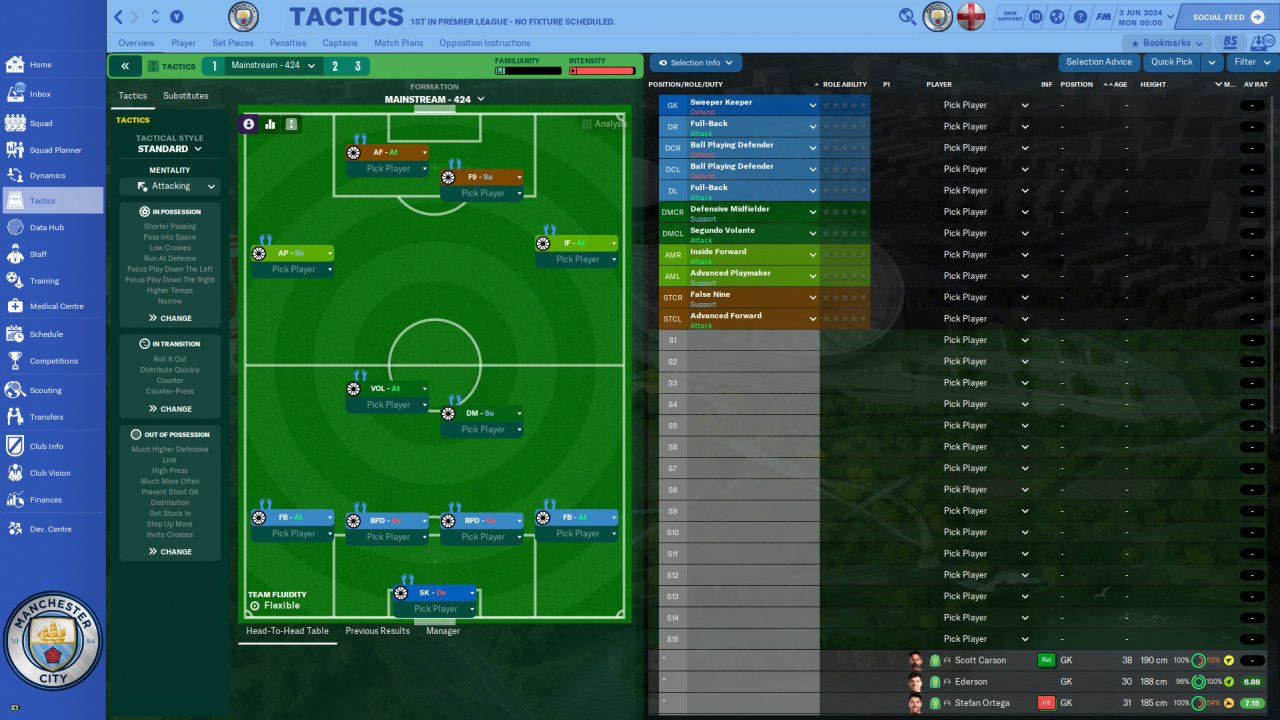Switch to the Substitutes tab
Viewport: 1280px width, 720px height.
point(186,96)
